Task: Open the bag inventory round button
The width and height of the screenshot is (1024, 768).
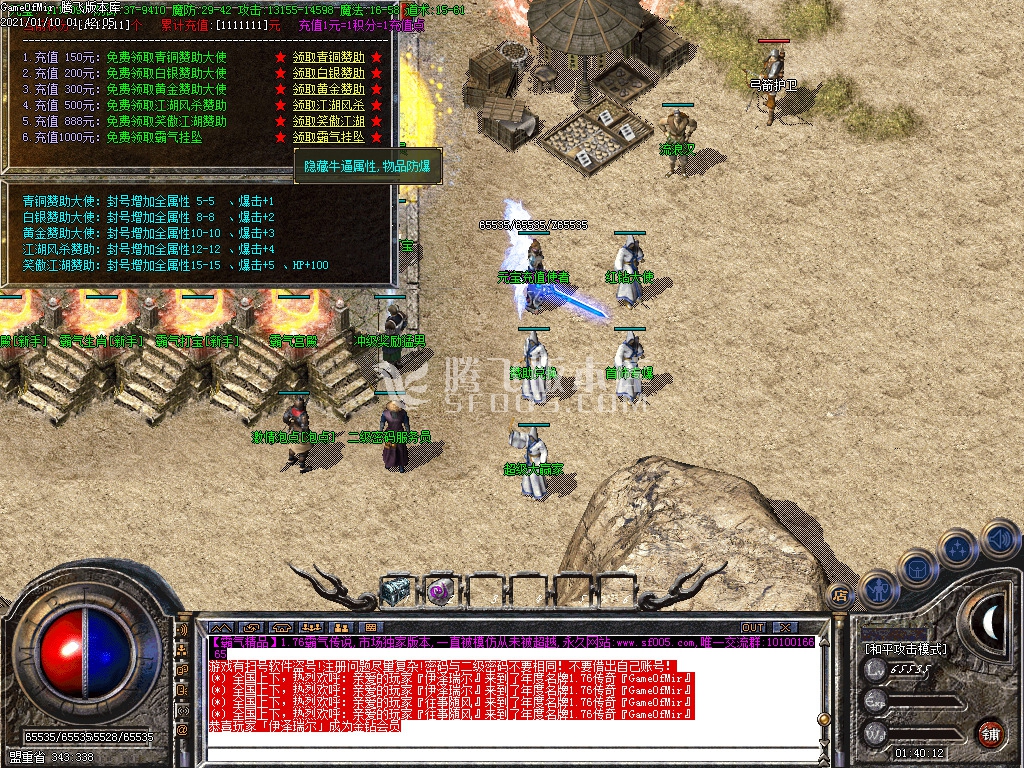Action: [919, 568]
